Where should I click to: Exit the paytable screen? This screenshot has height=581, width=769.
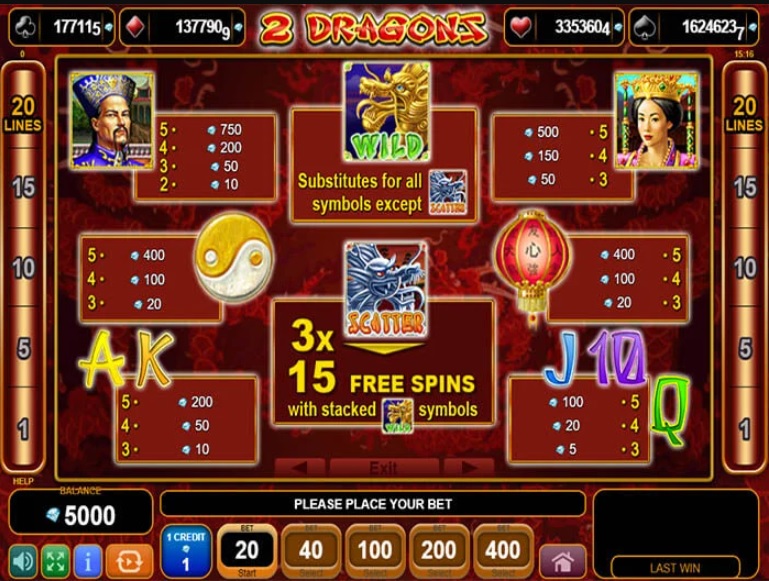coord(383,467)
